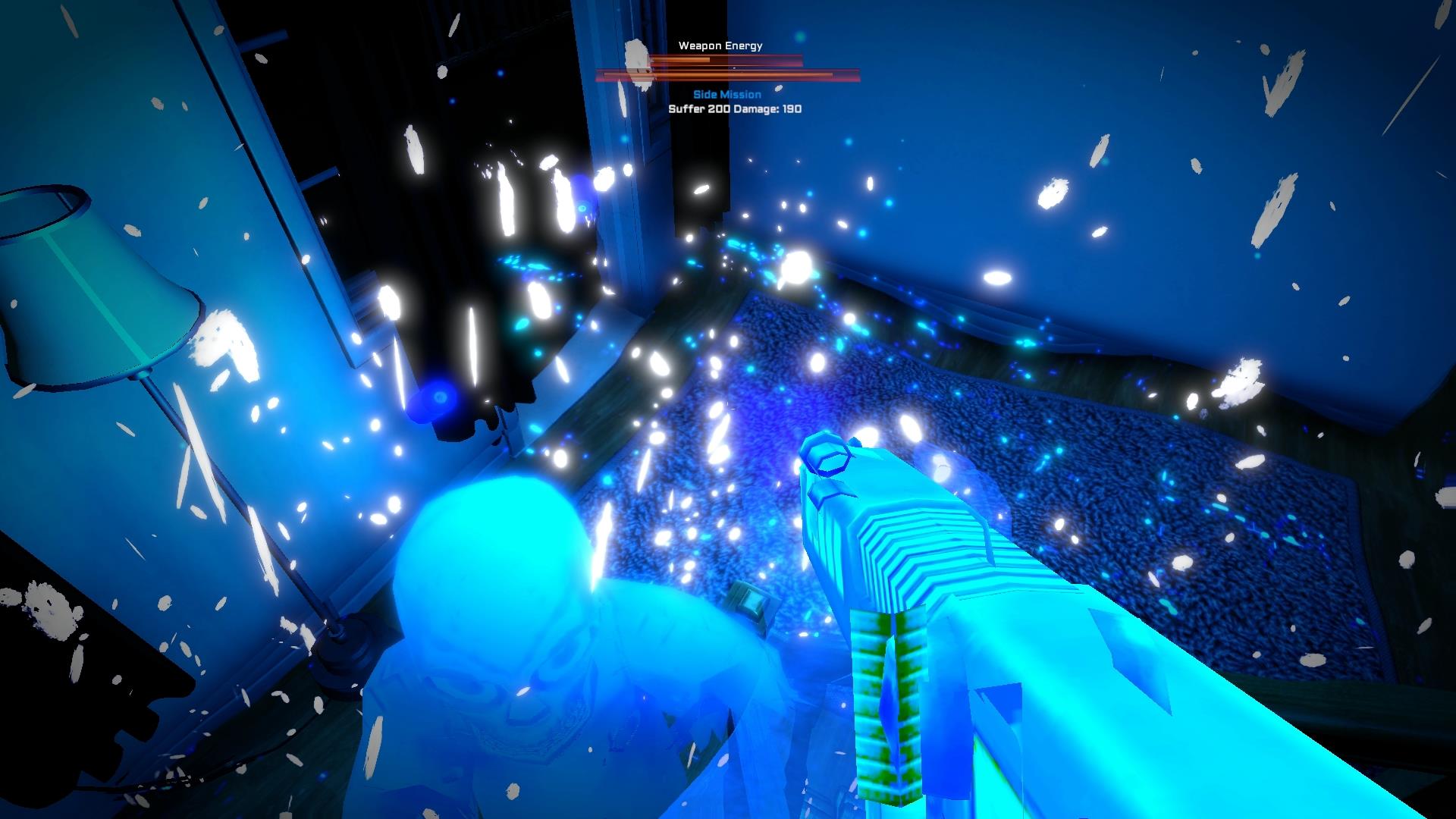
Task: Select the Side Mission heading
Action: [x=726, y=94]
